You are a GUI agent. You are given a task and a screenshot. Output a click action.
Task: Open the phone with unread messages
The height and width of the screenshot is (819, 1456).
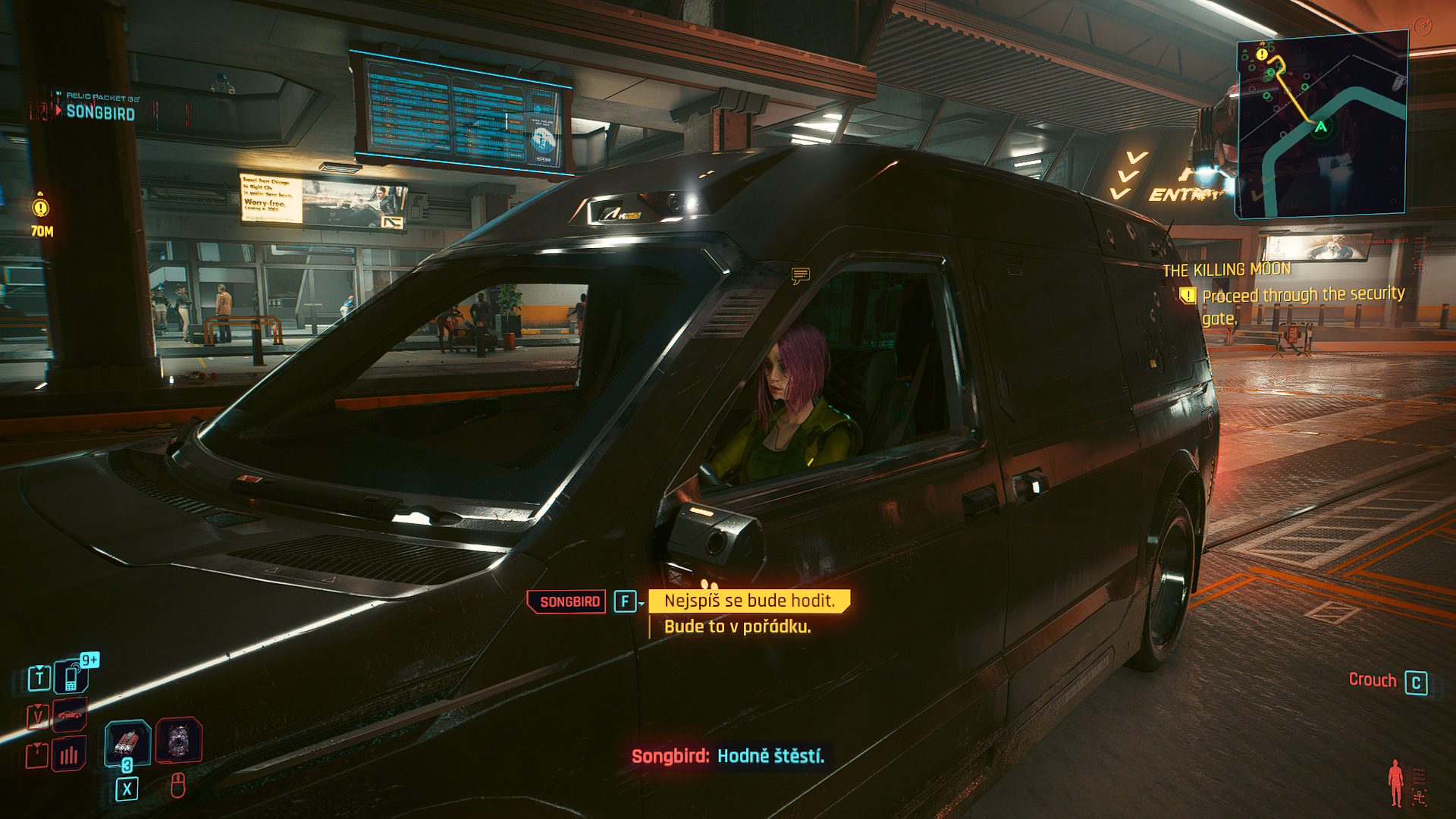pos(72,676)
